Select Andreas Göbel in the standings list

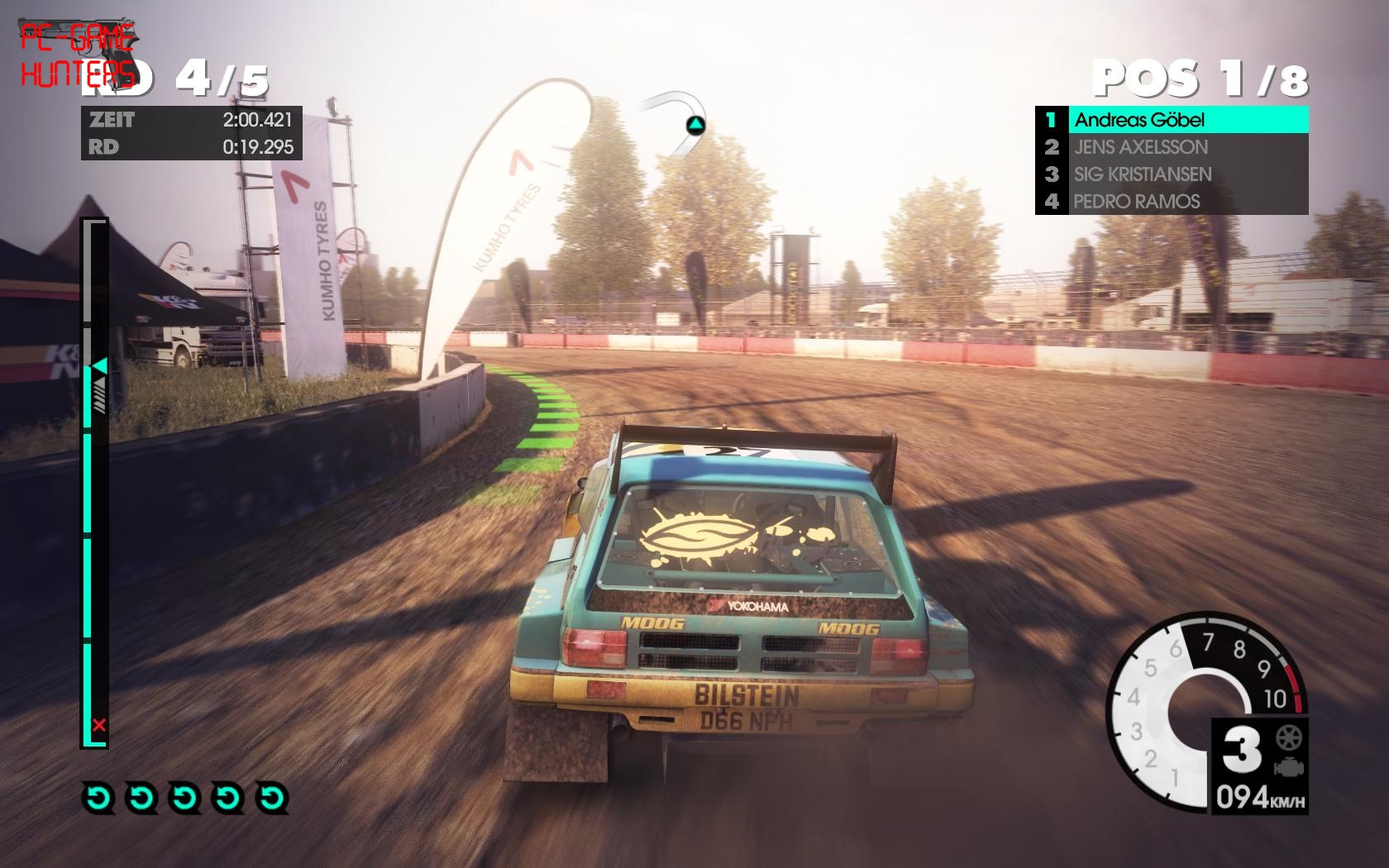(x=1172, y=120)
